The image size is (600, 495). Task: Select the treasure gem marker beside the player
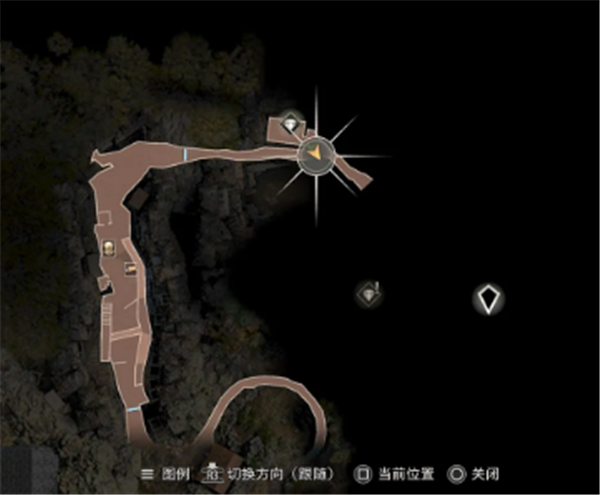pyautogui.click(x=290, y=123)
